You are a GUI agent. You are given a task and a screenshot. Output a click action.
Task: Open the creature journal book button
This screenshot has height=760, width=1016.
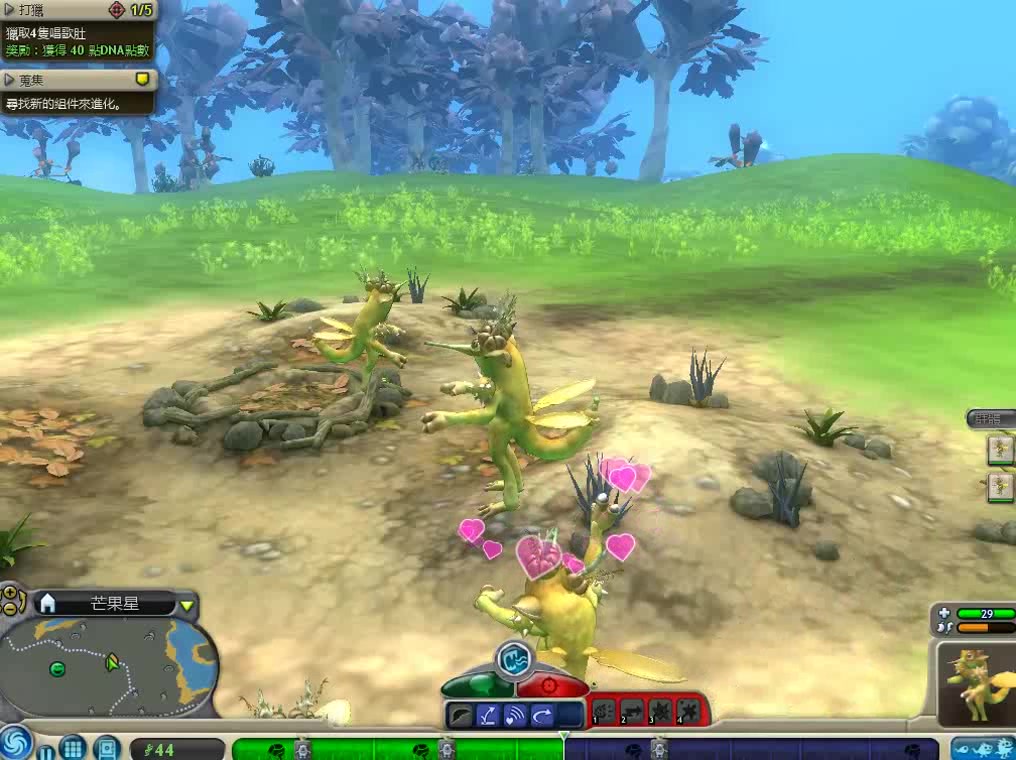click(106, 747)
